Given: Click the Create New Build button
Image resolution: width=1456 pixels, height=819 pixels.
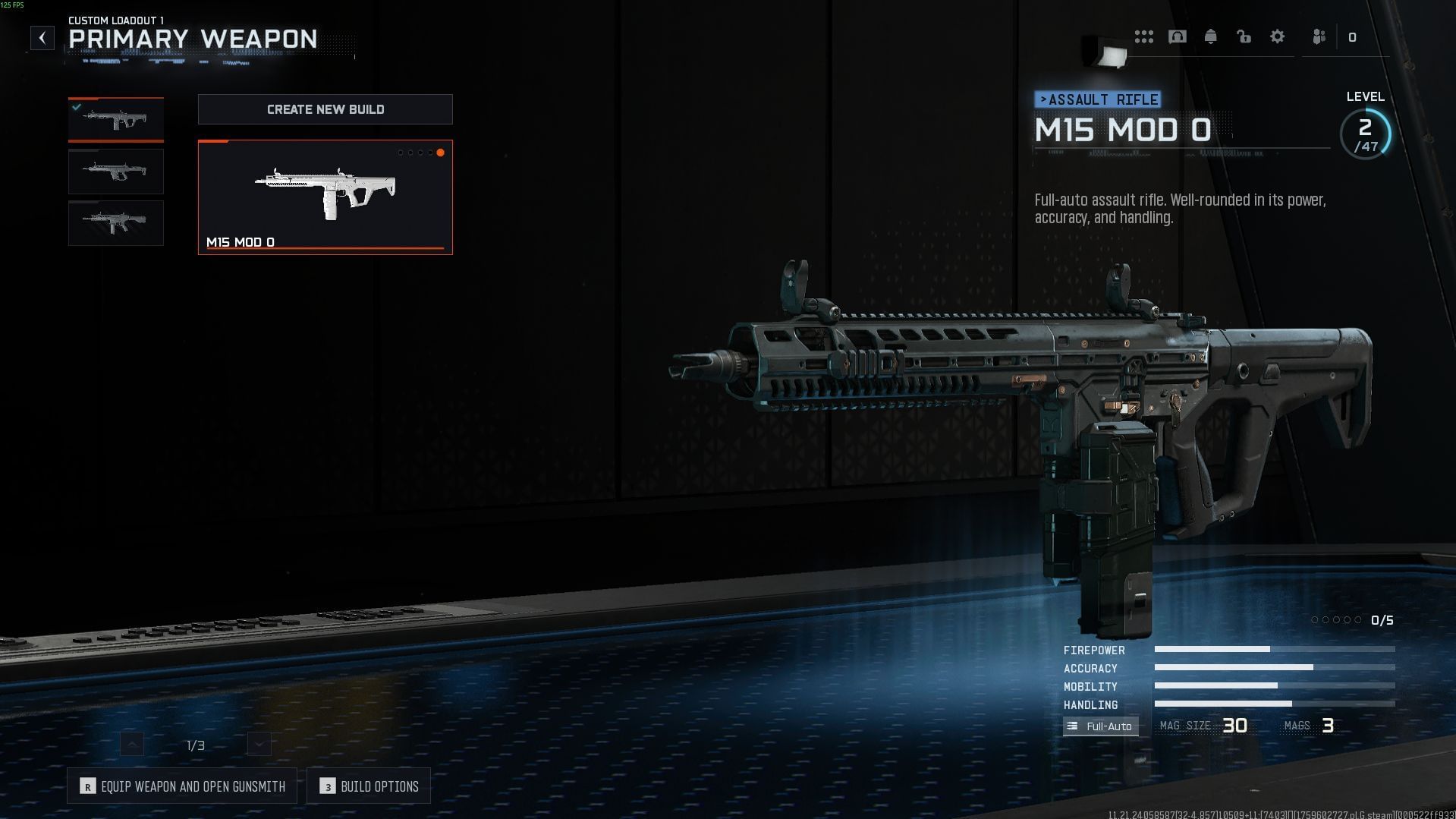Looking at the screenshot, I should click(x=325, y=109).
